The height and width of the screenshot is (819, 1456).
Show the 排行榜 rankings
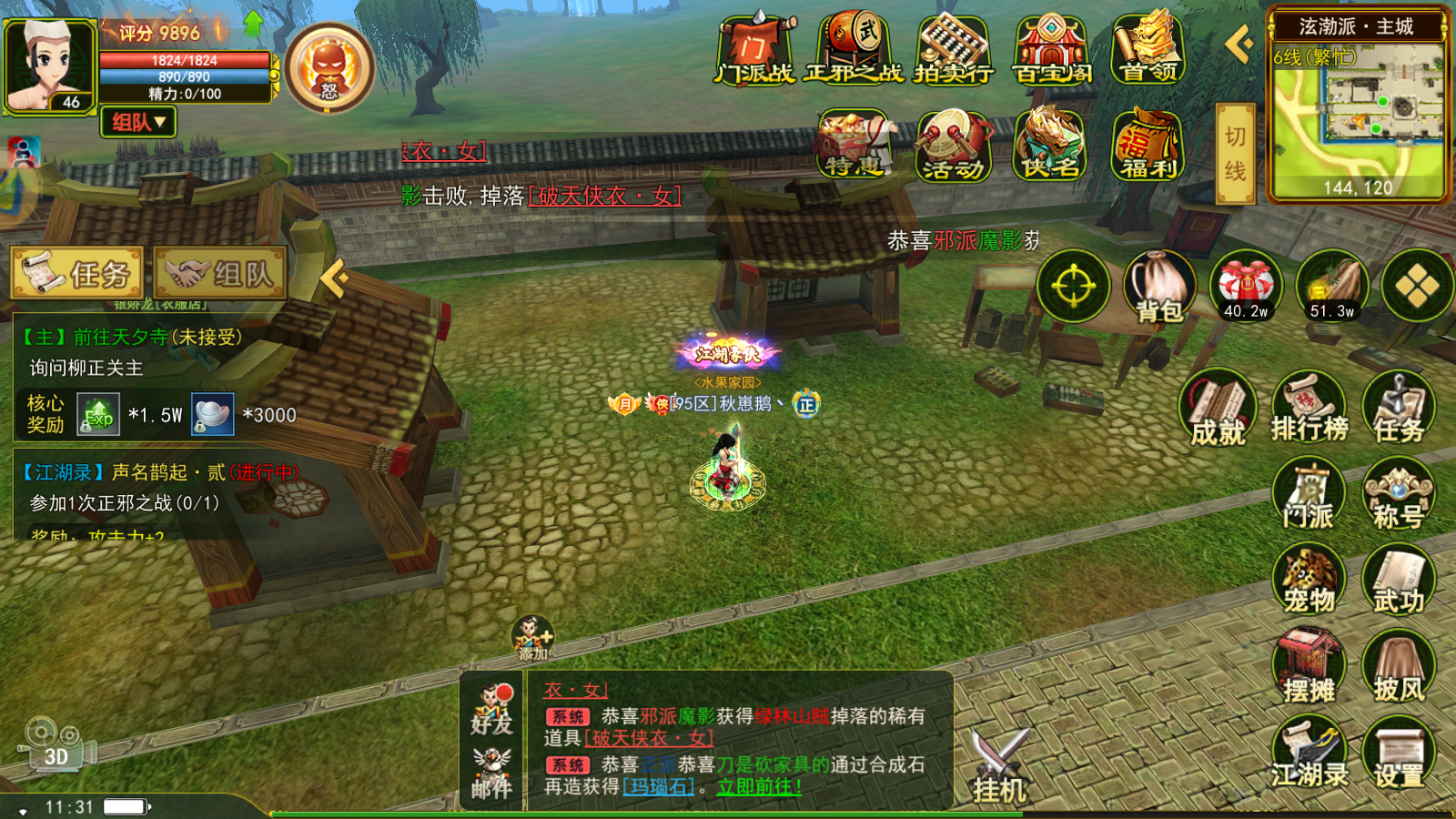pos(1309,408)
